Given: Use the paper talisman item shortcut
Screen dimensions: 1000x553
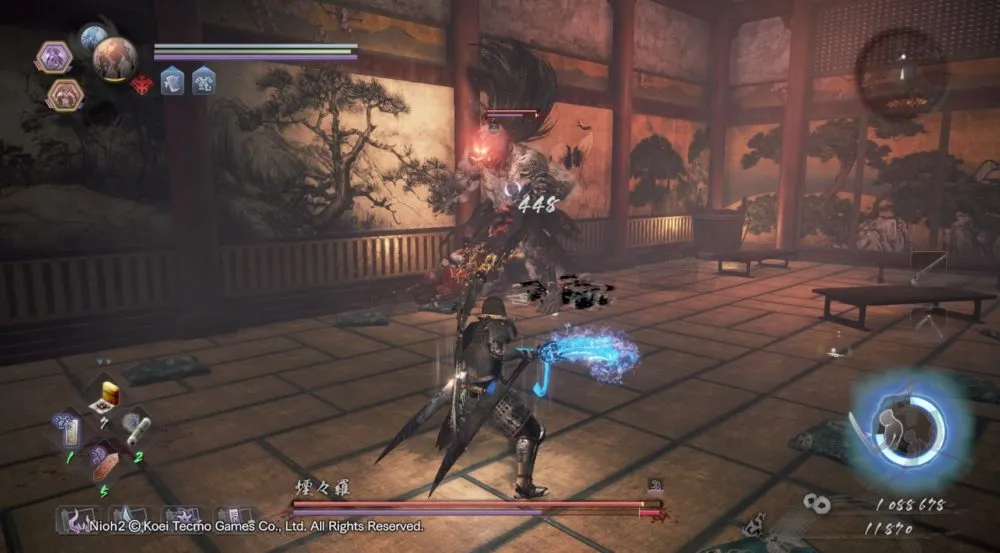Looking at the screenshot, I should (x=68, y=431).
